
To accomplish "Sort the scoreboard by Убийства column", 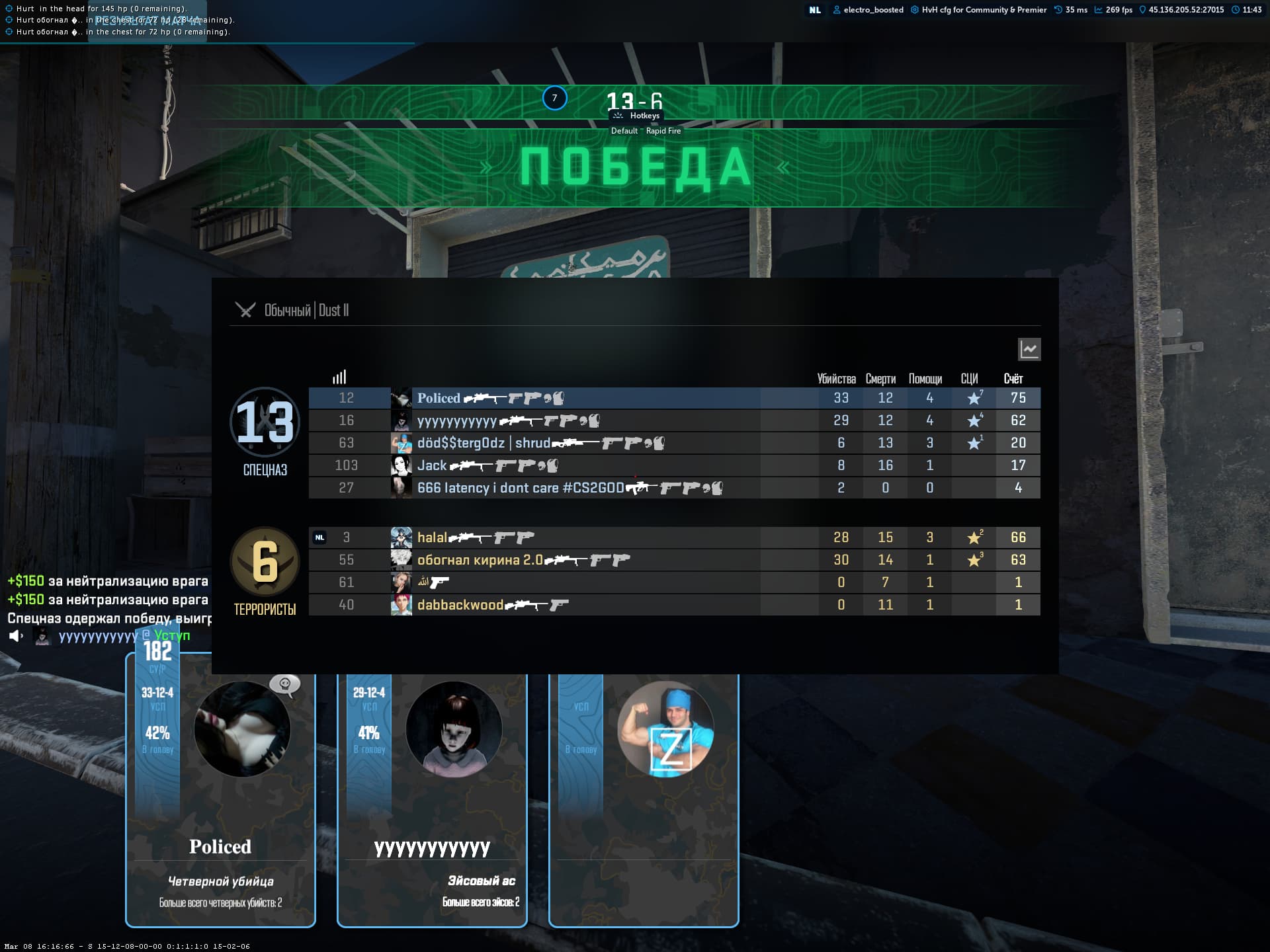I will pyautogui.click(x=836, y=379).
